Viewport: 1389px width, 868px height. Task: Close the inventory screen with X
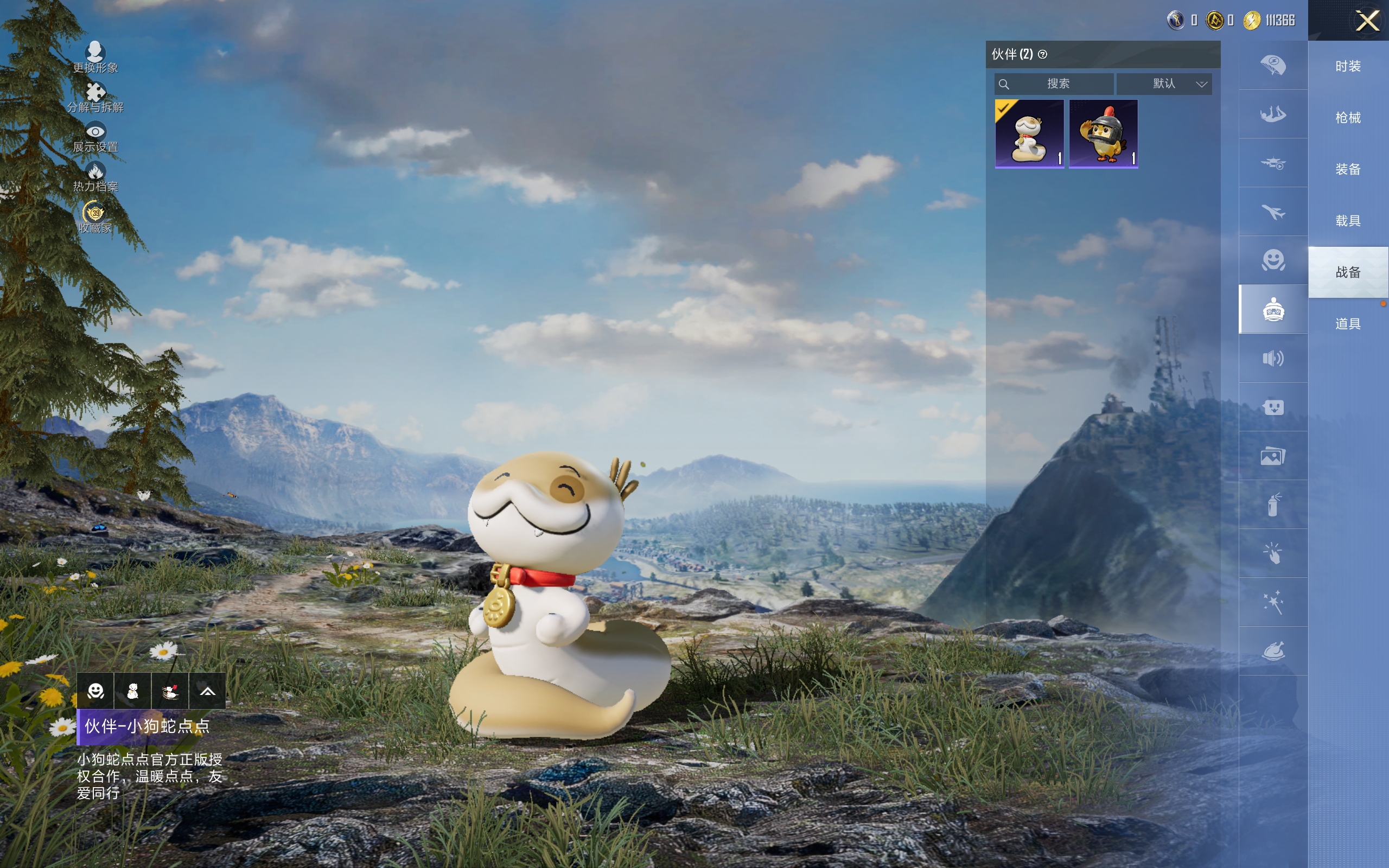pyautogui.click(x=1367, y=21)
